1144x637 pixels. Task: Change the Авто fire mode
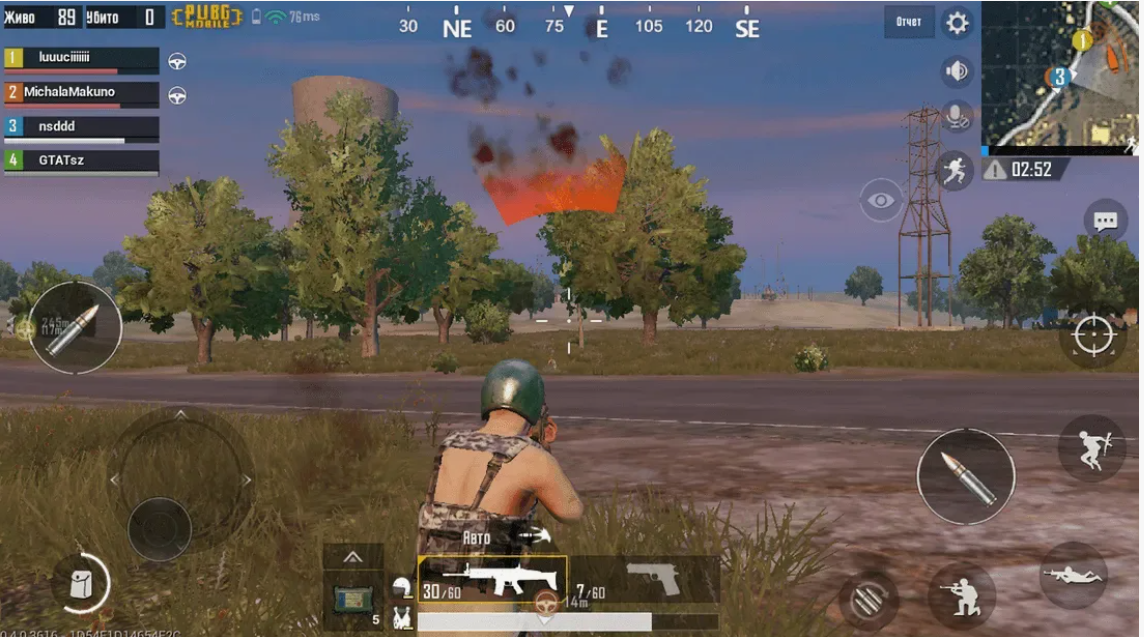(x=478, y=537)
